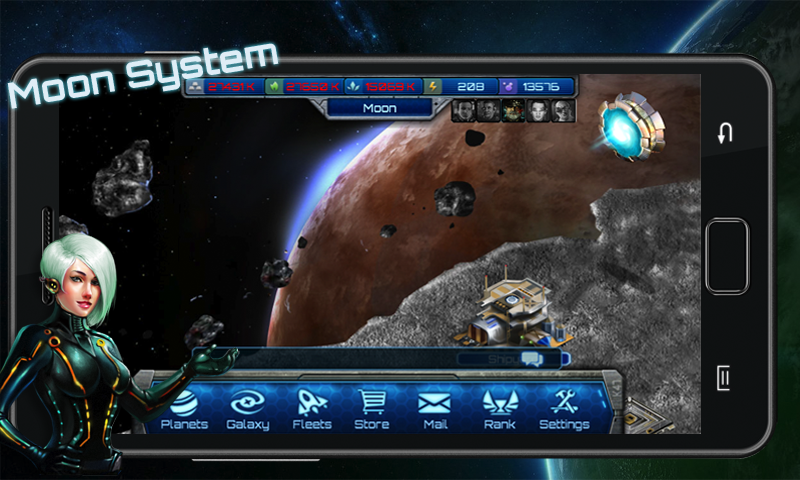Visit the Store
This screenshot has width=800, height=480.
click(372, 408)
